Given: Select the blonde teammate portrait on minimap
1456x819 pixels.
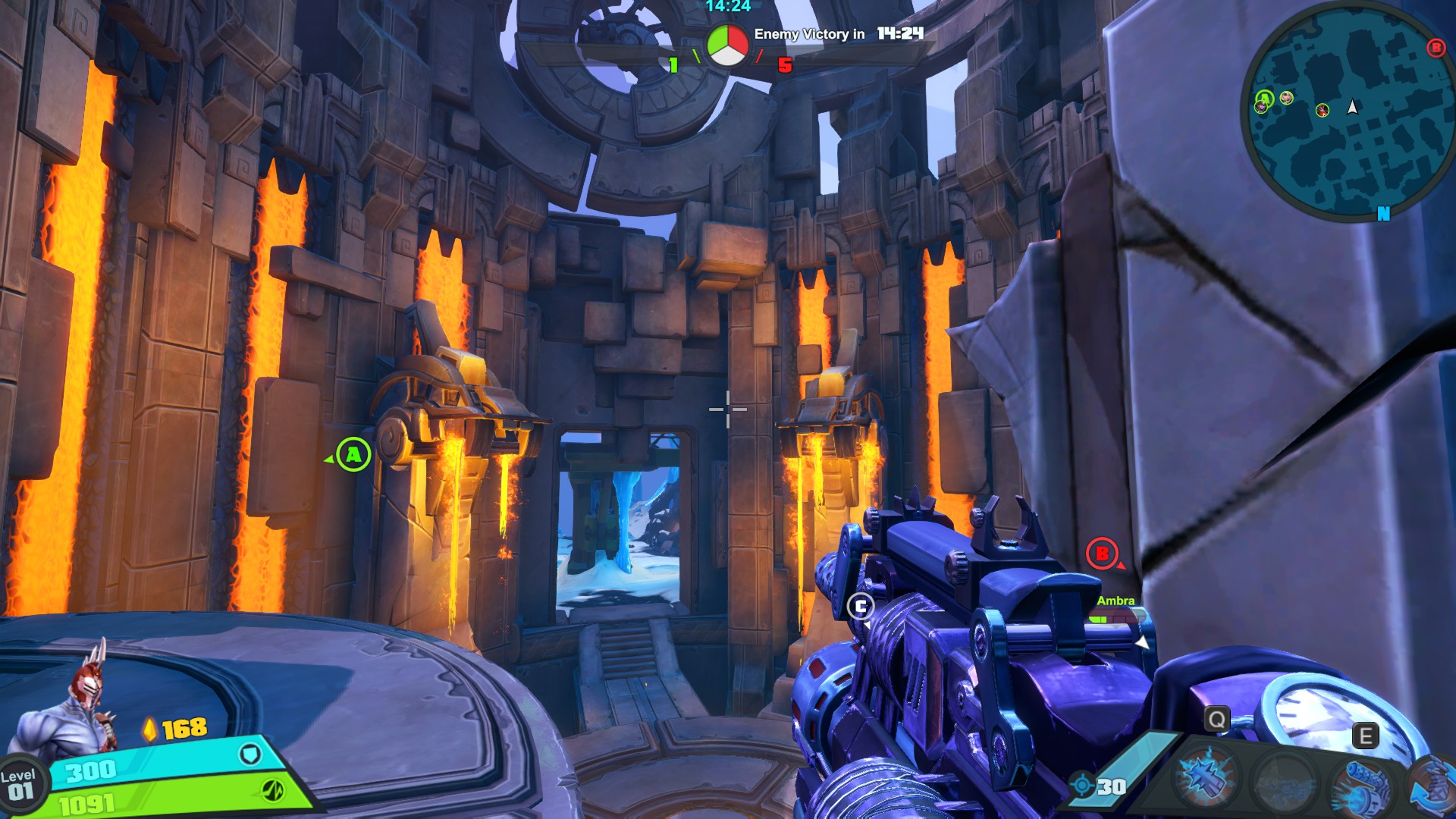Looking at the screenshot, I should [x=1286, y=98].
